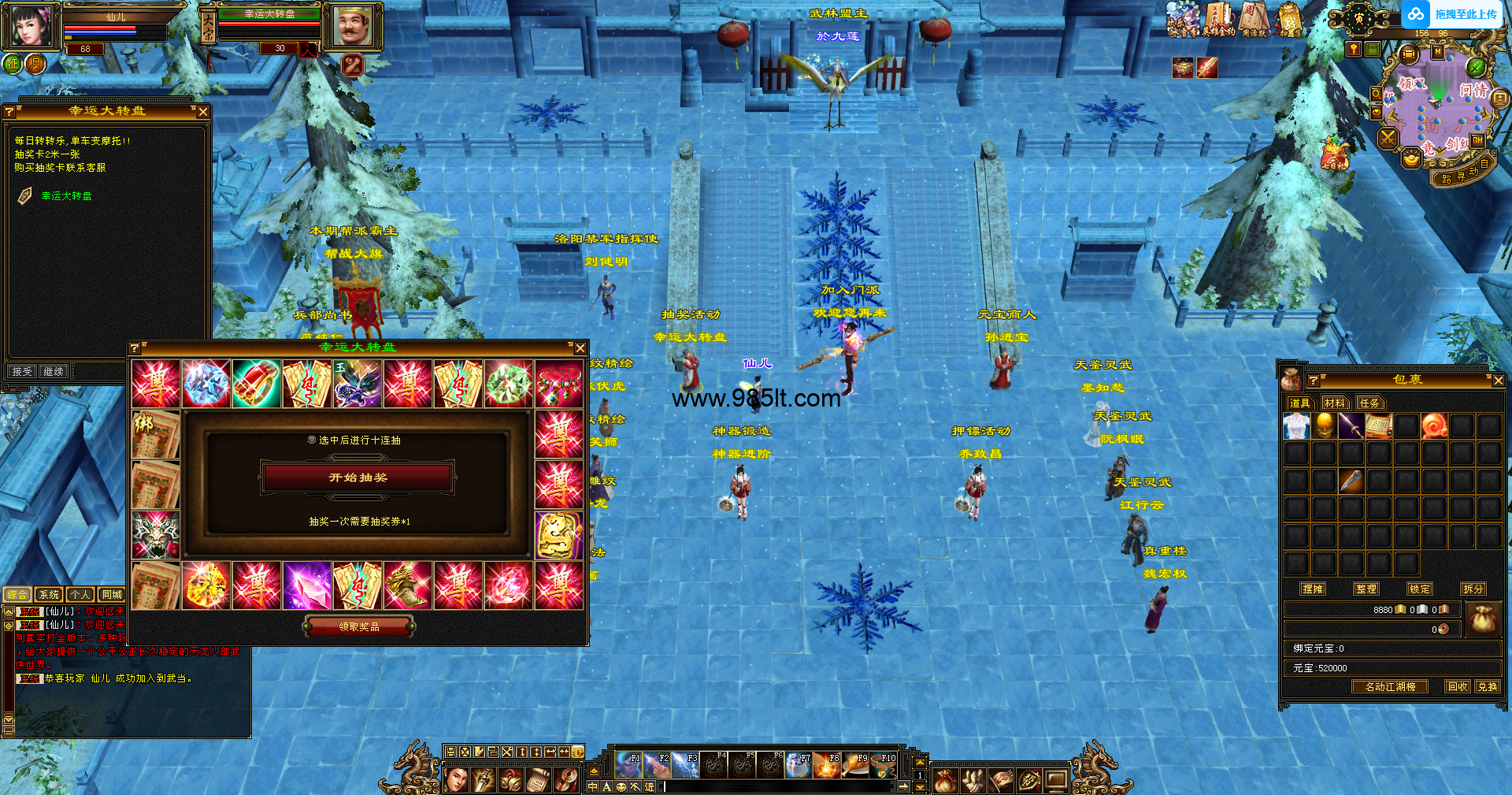Split an item stack using 拆分

[x=1473, y=589]
